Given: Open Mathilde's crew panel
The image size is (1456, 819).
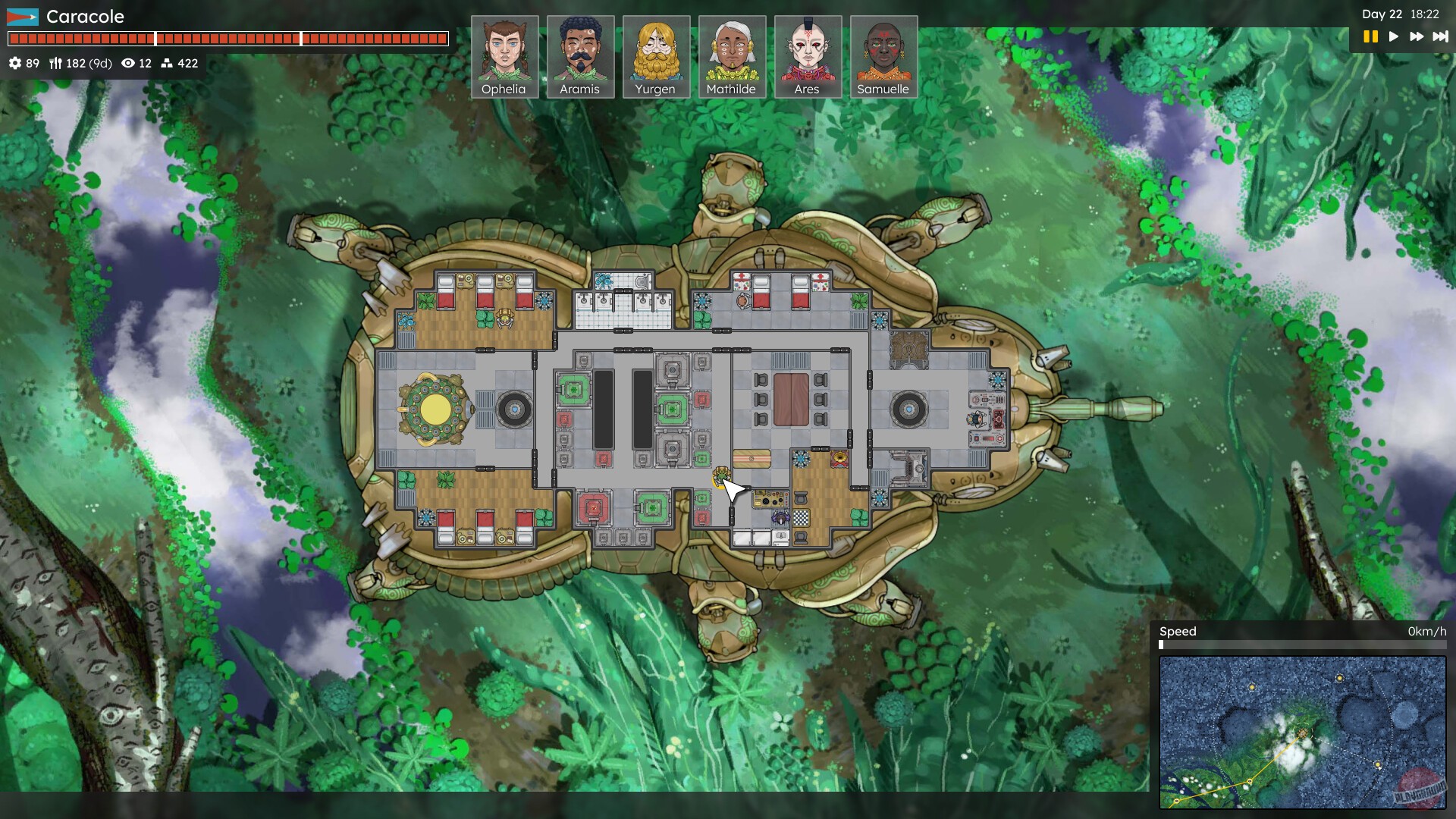Looking at the screenshot, I should [733, 53].
